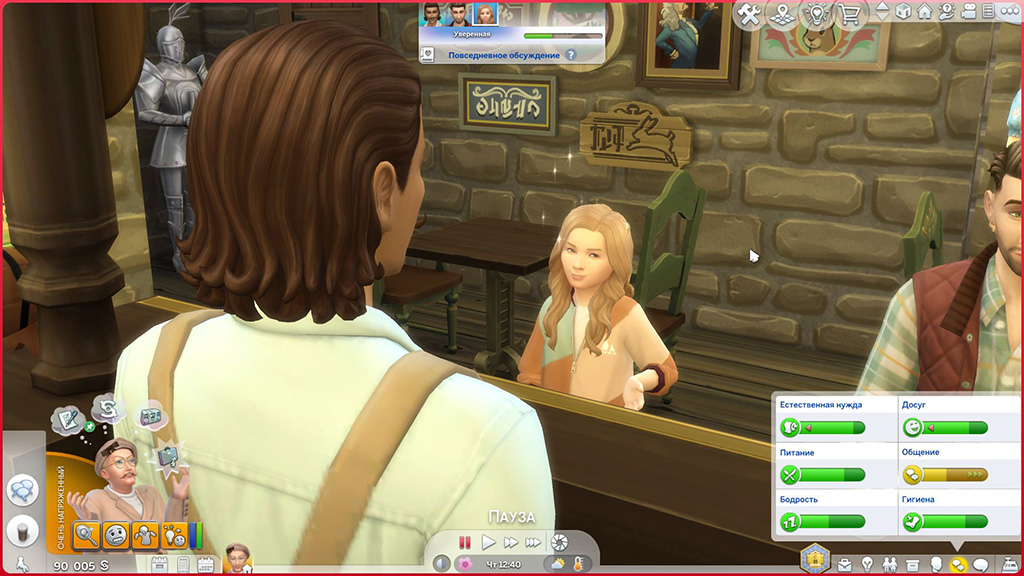Image resolution: width=1024 pixels, height=576 pixels.
Task: Open the three-dot game options menu
Action: point(1009,12)
